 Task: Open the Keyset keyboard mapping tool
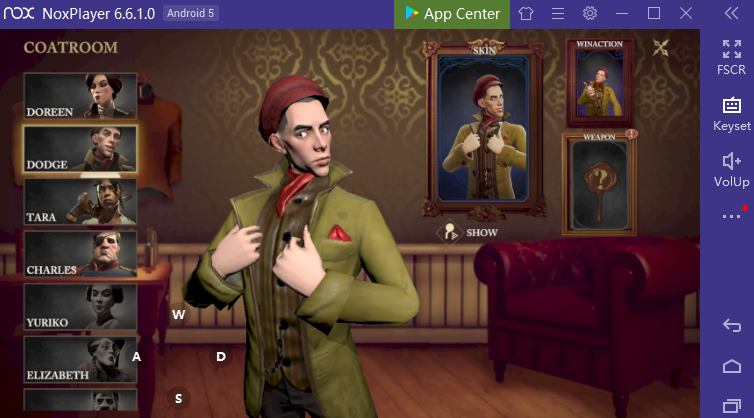pyautogui.click(x=731, y=114)
